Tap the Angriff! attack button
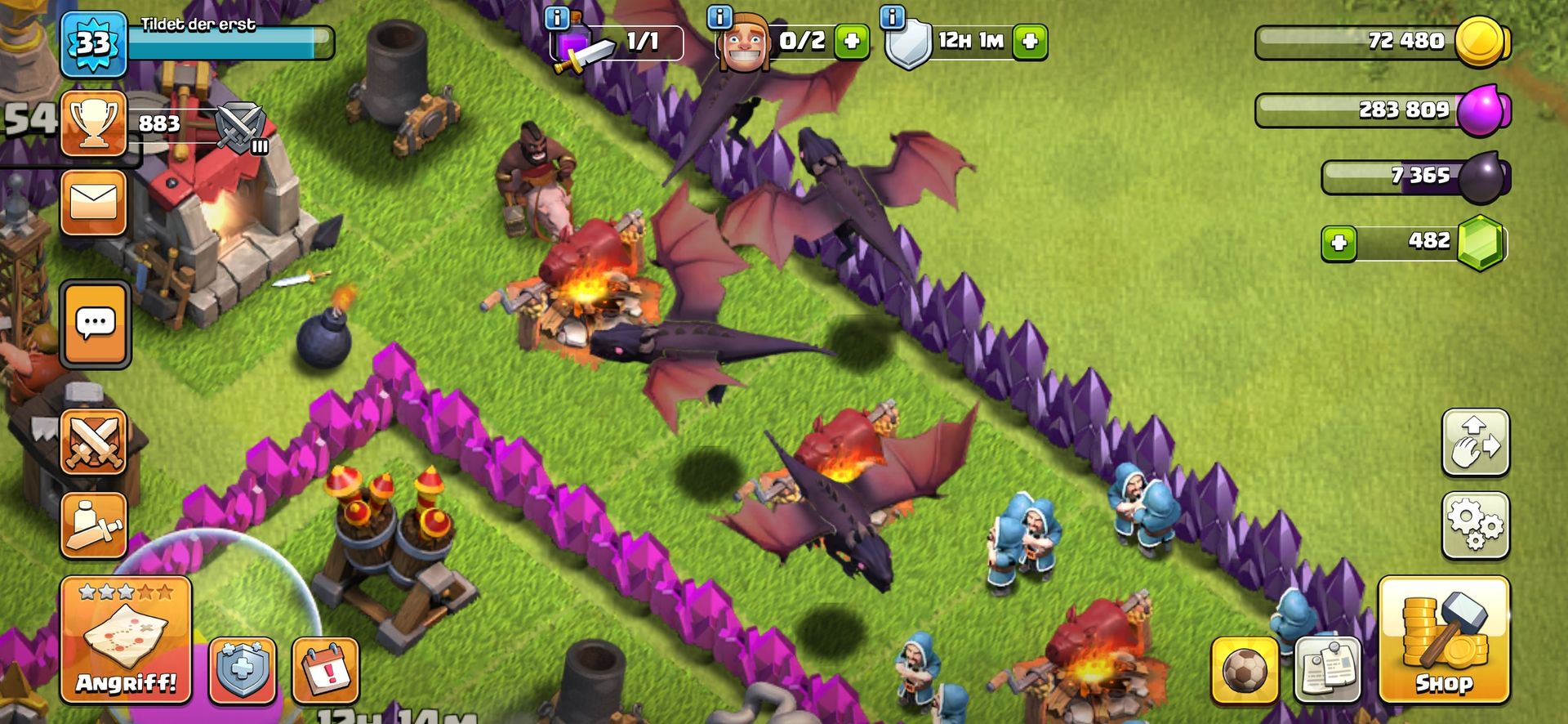Image resolution: width=1568 pixels, height=724 pixels. [126, 639]
